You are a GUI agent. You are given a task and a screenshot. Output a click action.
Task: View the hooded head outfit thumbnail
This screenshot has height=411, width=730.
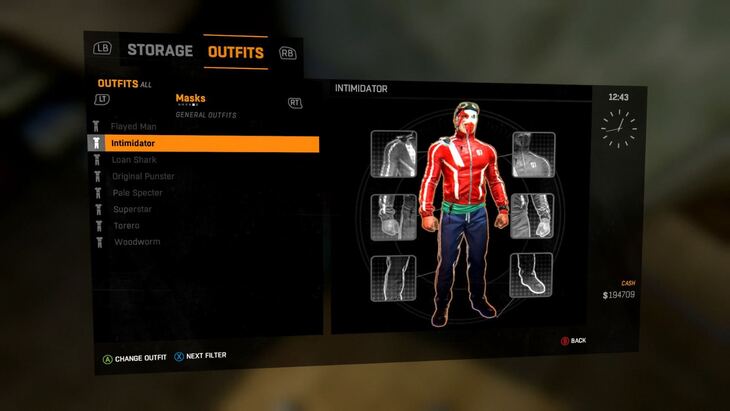point(534,154)
